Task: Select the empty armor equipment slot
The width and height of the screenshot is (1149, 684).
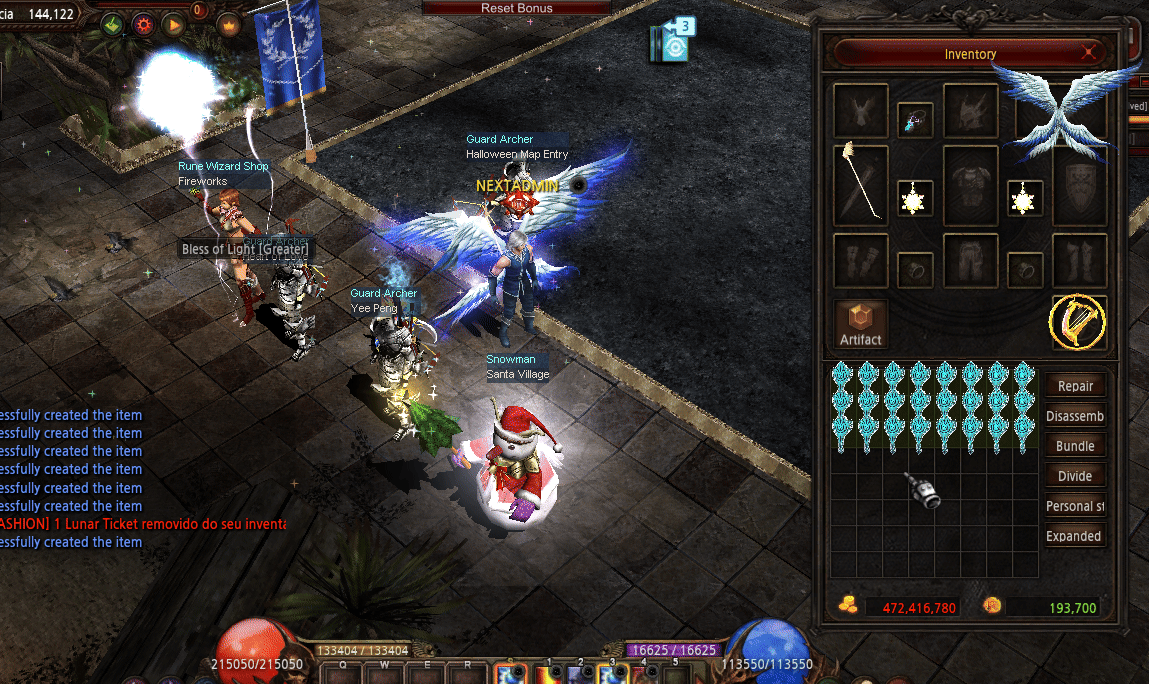Action: click(970, 185)
